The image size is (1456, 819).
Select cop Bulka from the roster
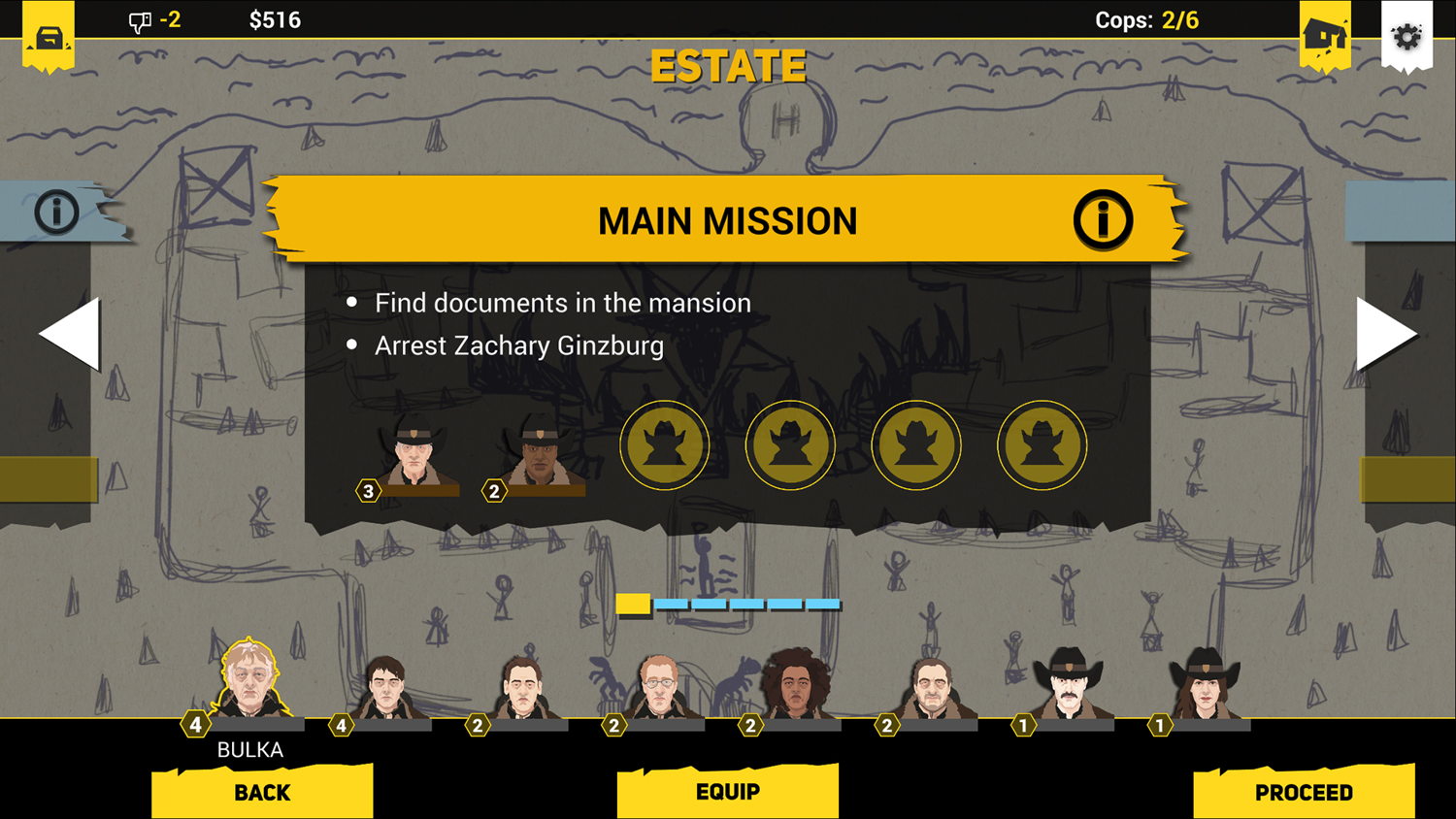pyautogui.click(x=249, y=679)
